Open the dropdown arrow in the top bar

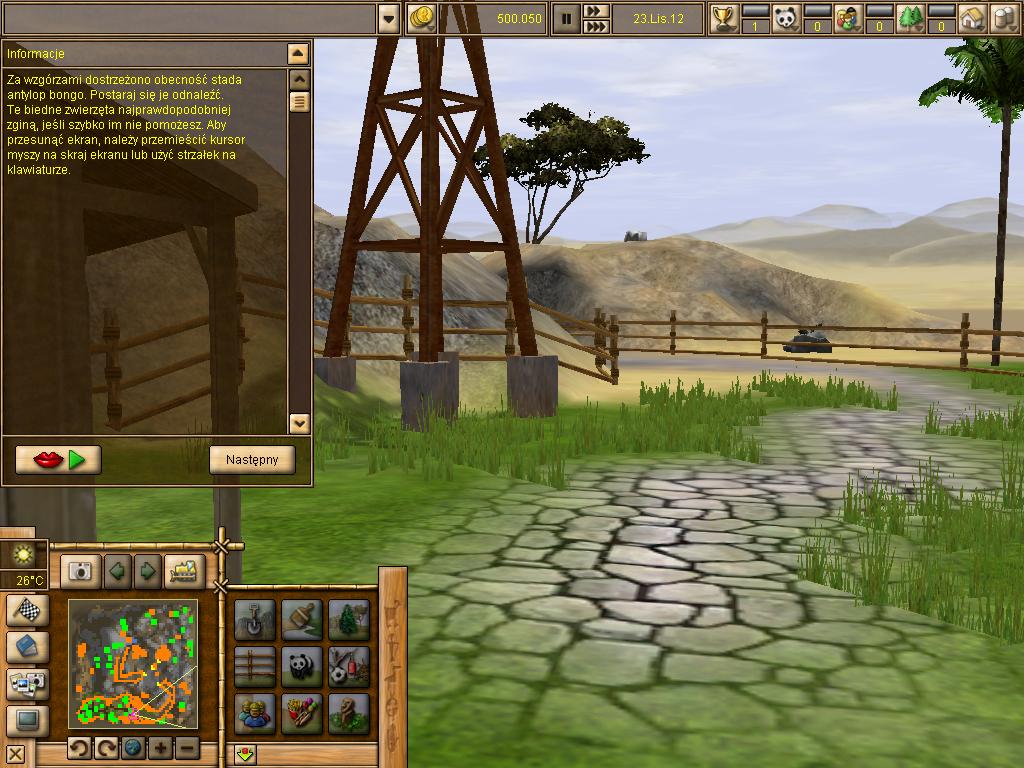[389, 18]
